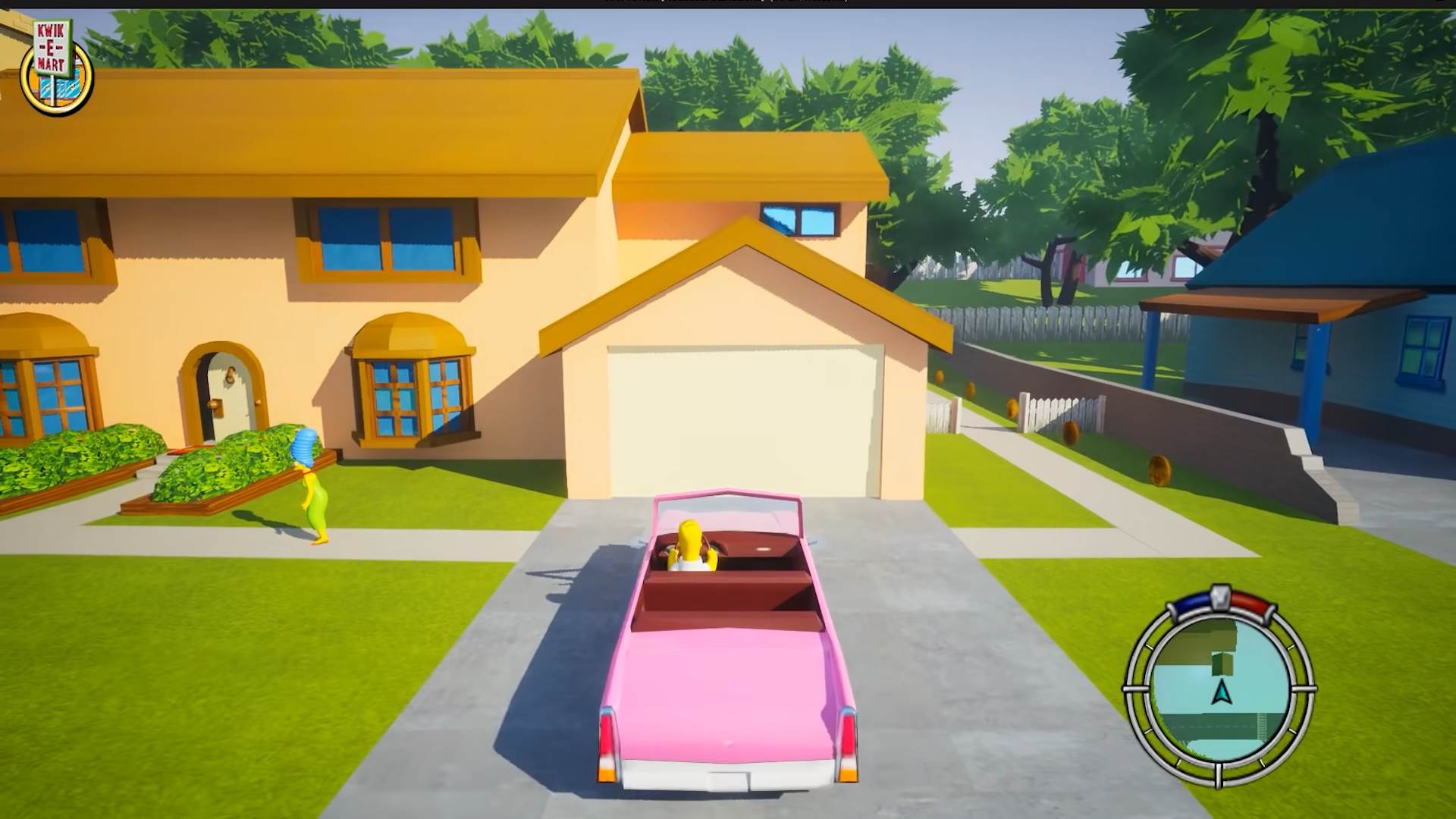Viewport: 1456px width, 819px height.
Task: Click the blue half of the vehicle damage meter
Action: tap(1192, 601)
